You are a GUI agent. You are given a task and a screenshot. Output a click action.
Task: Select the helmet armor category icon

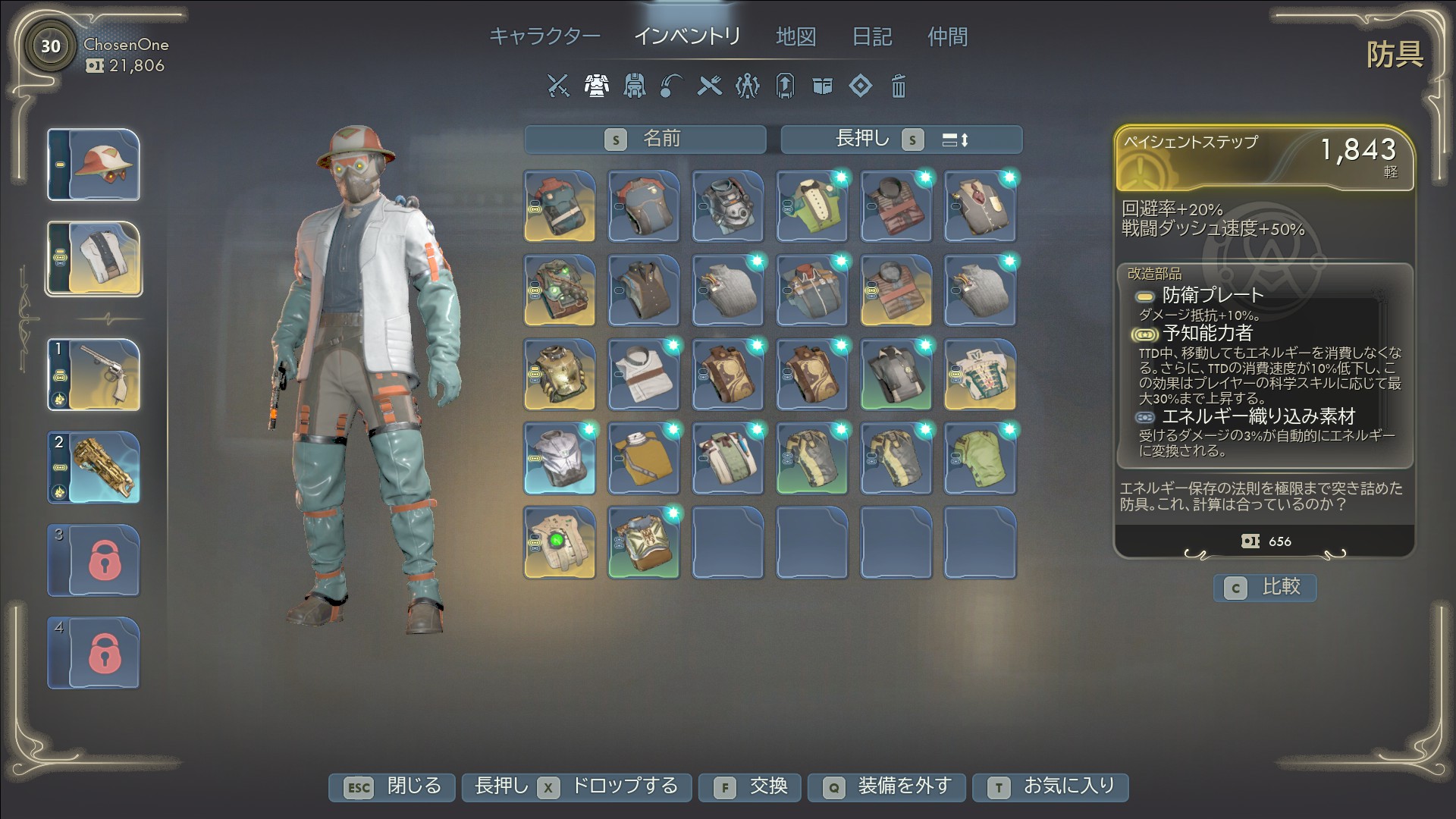click(634, 86)
